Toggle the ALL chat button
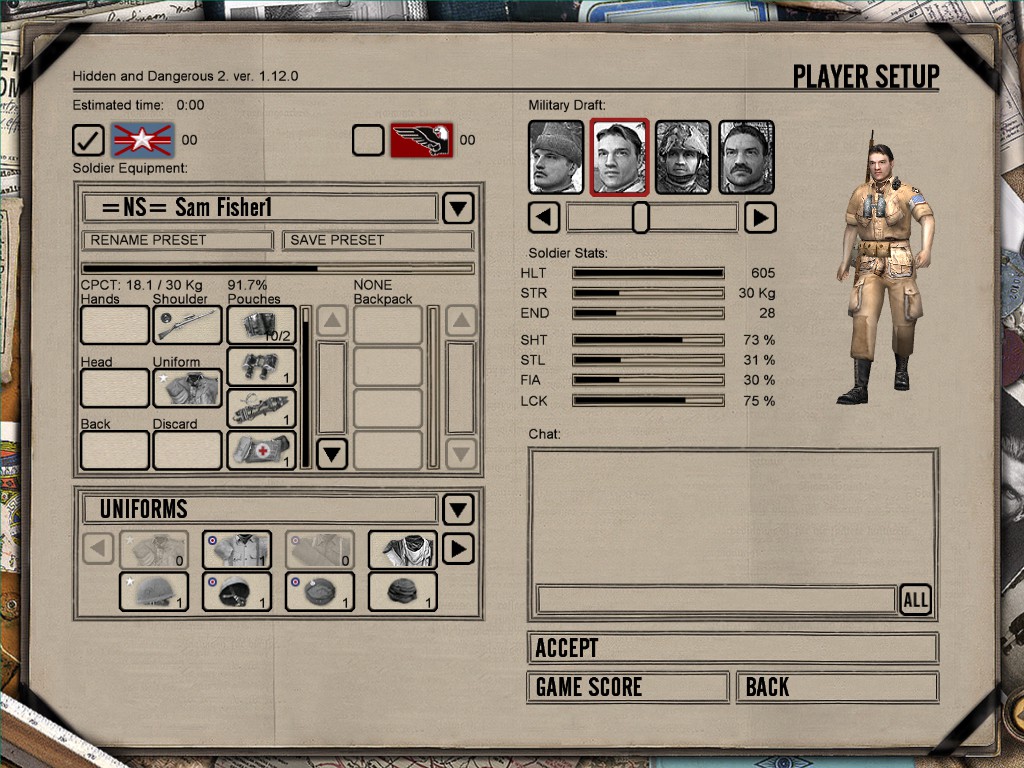Image resolution: width=1024 pixels, height=768 pixels. tap(915, 600)
